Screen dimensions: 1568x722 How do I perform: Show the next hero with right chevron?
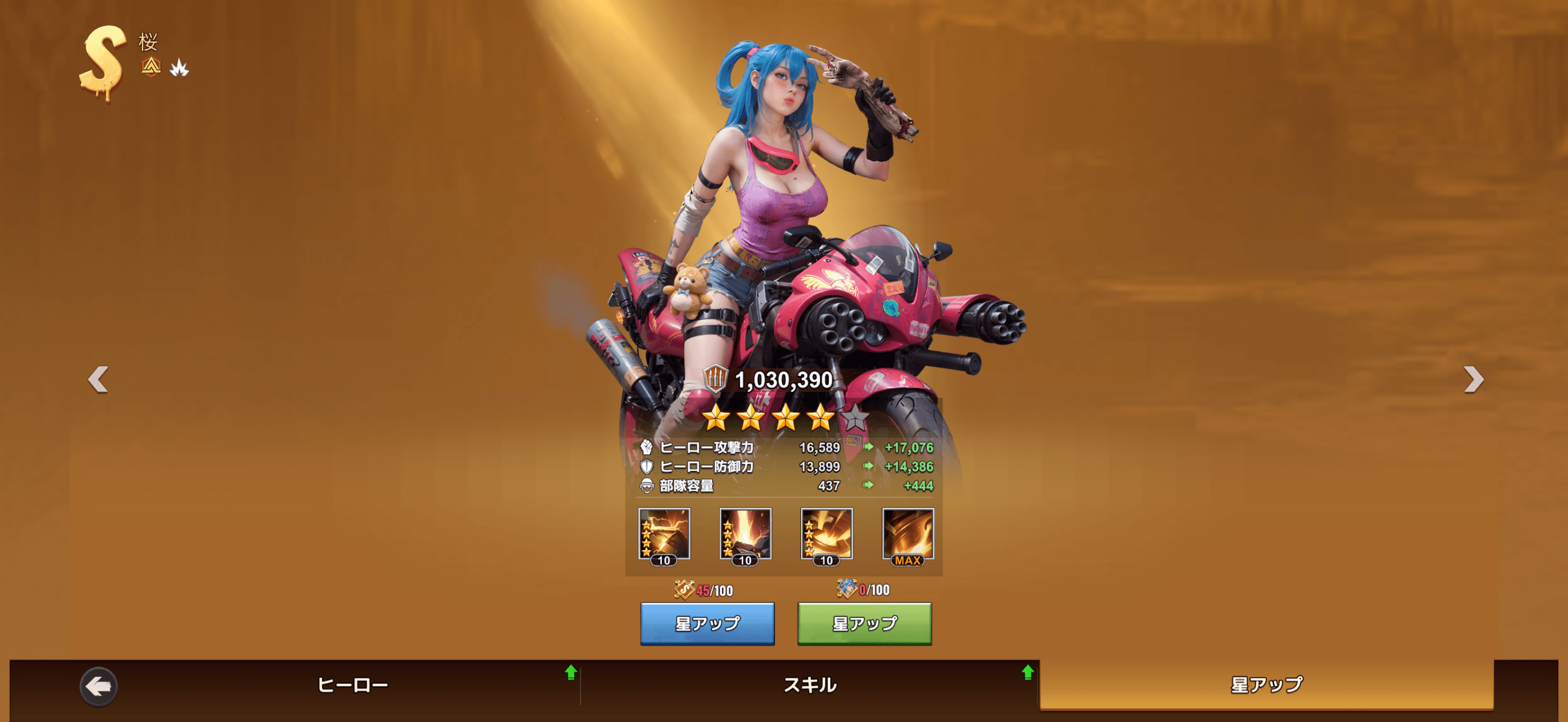click(1473, 379)
